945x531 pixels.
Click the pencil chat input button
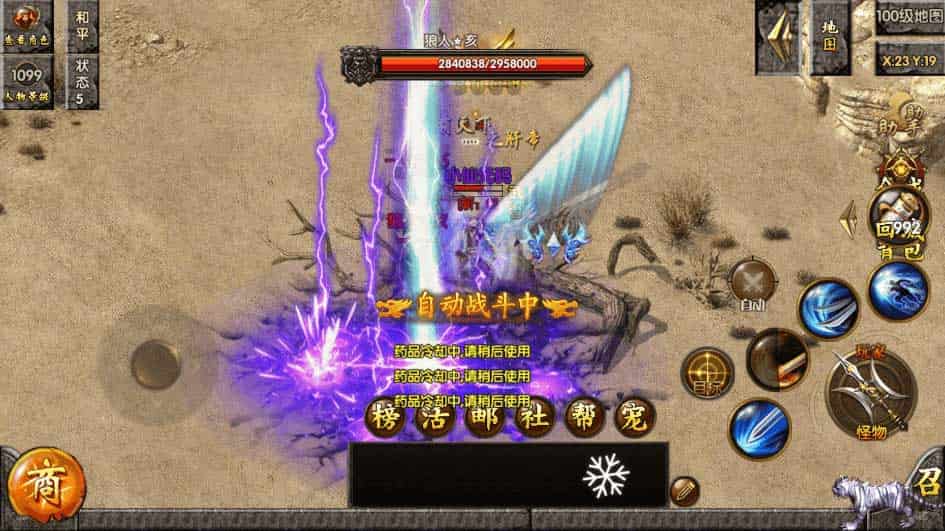click(x=684, y=490)
